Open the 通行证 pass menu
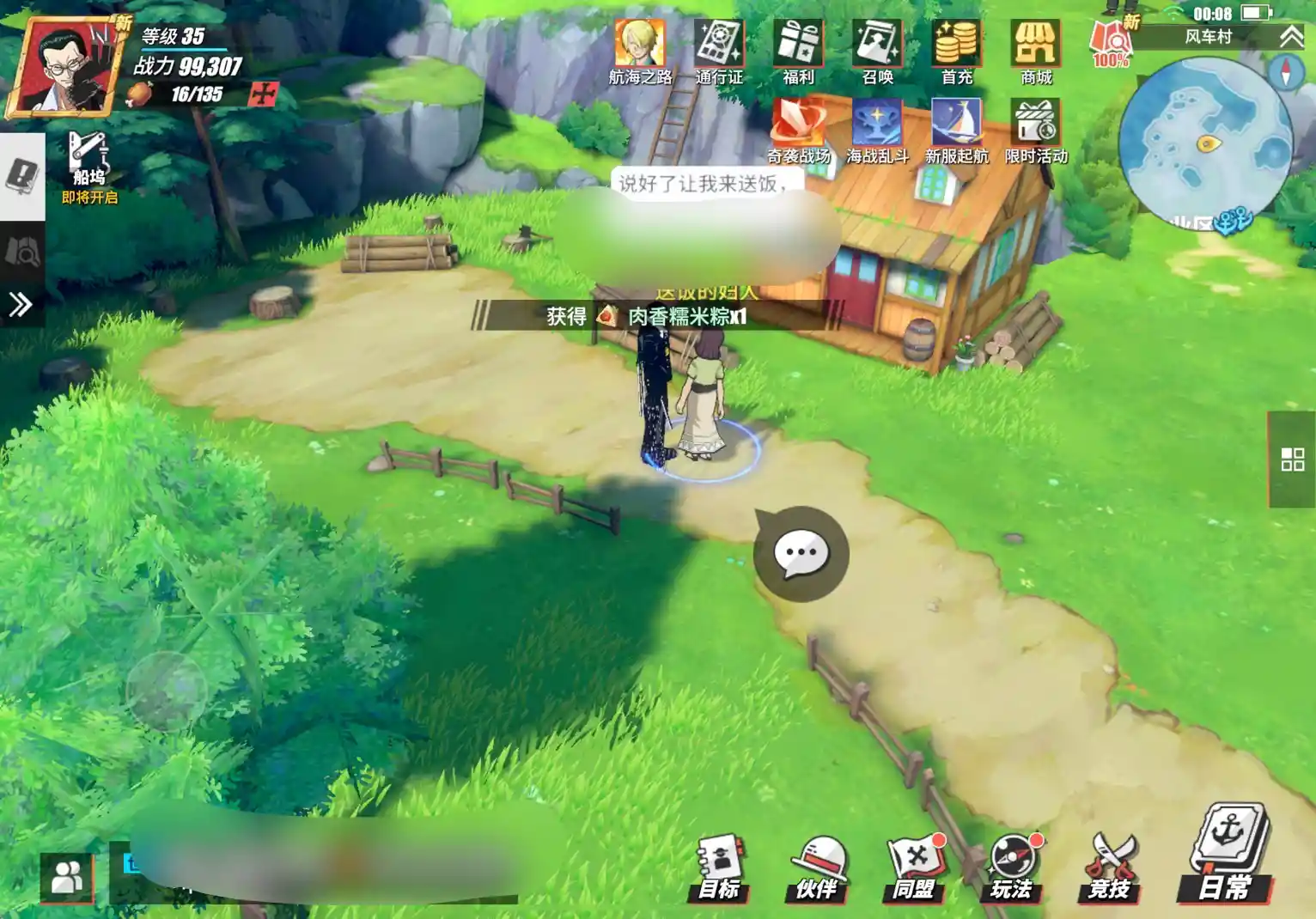1316x919 pixels. tap(719, 50)
